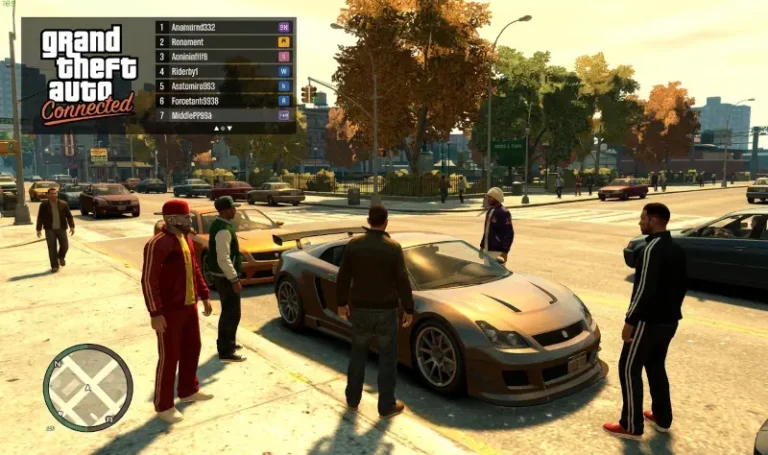768x455 pixels.
Task: Click the list's scroll-up arrow
Action: tap(218, 128)
